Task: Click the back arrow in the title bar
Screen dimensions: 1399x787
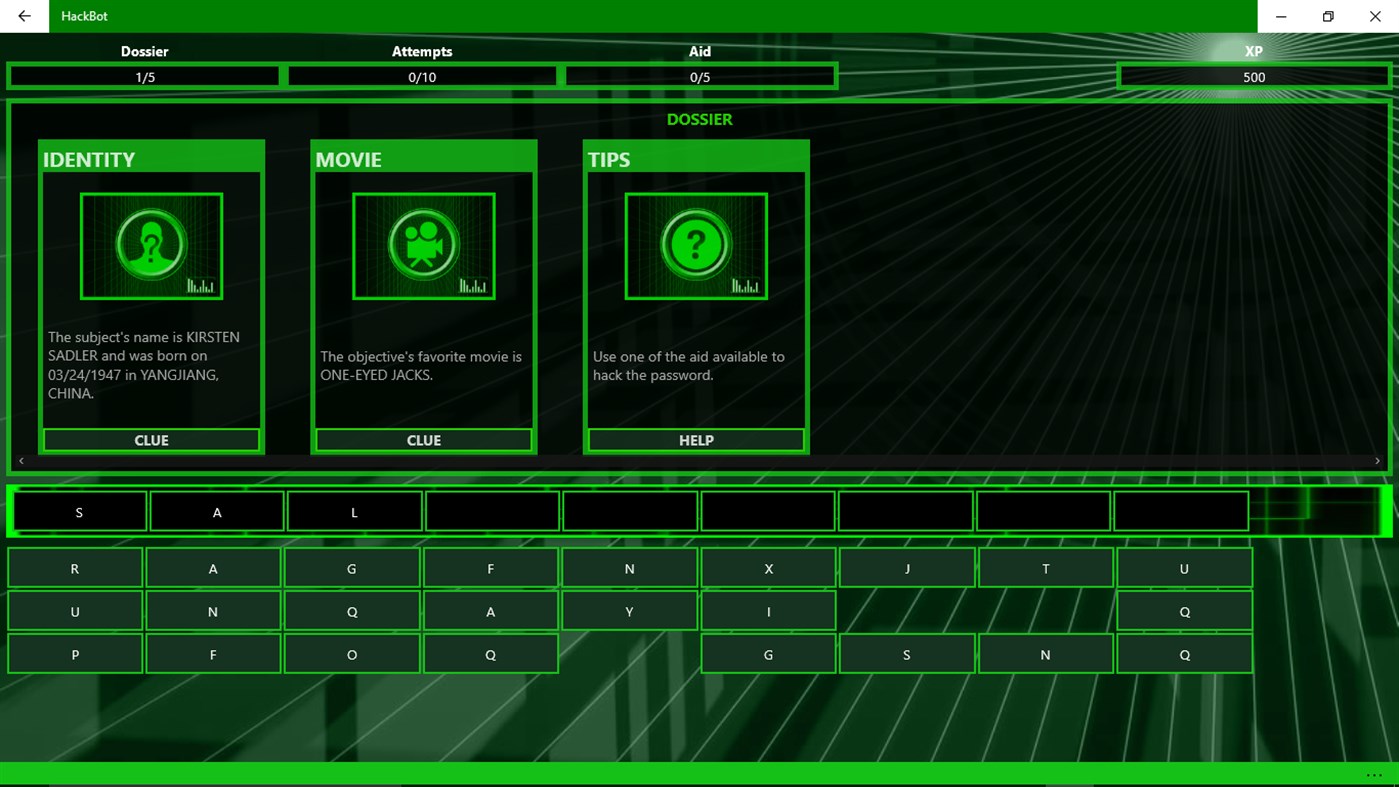Action: coord(23,16)
